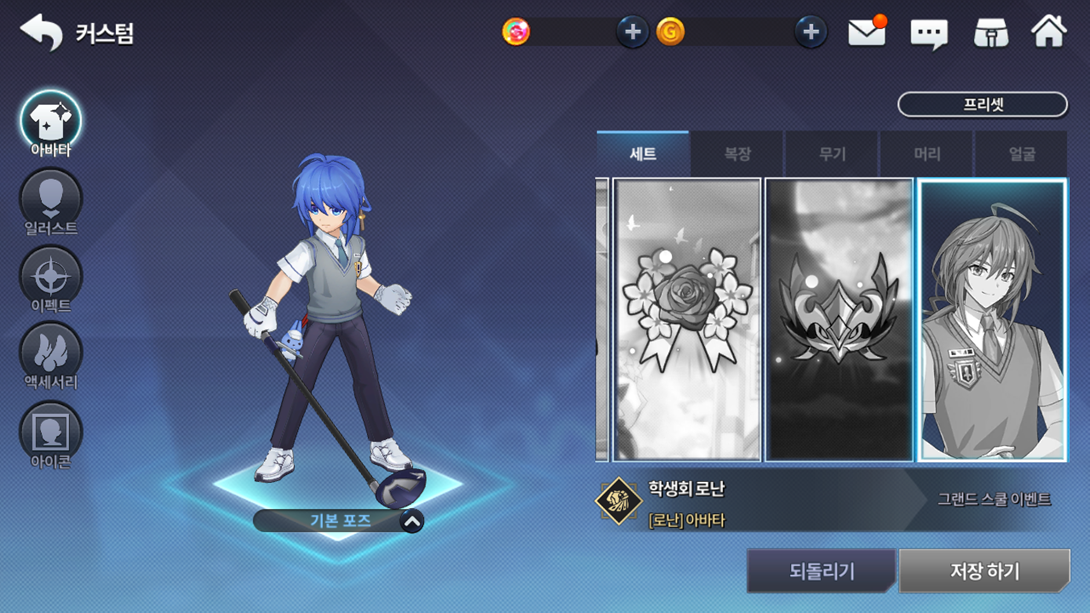Open the mailbox envelope icon
Viewport: 1090px width, 613px height.
click(x=866, y=33)
